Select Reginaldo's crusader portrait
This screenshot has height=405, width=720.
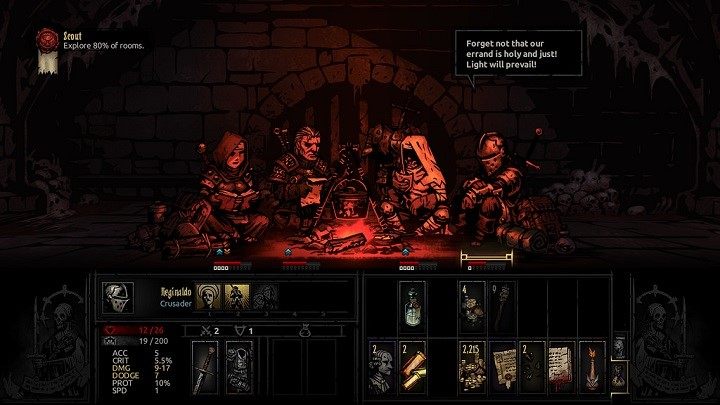(117, 297)
